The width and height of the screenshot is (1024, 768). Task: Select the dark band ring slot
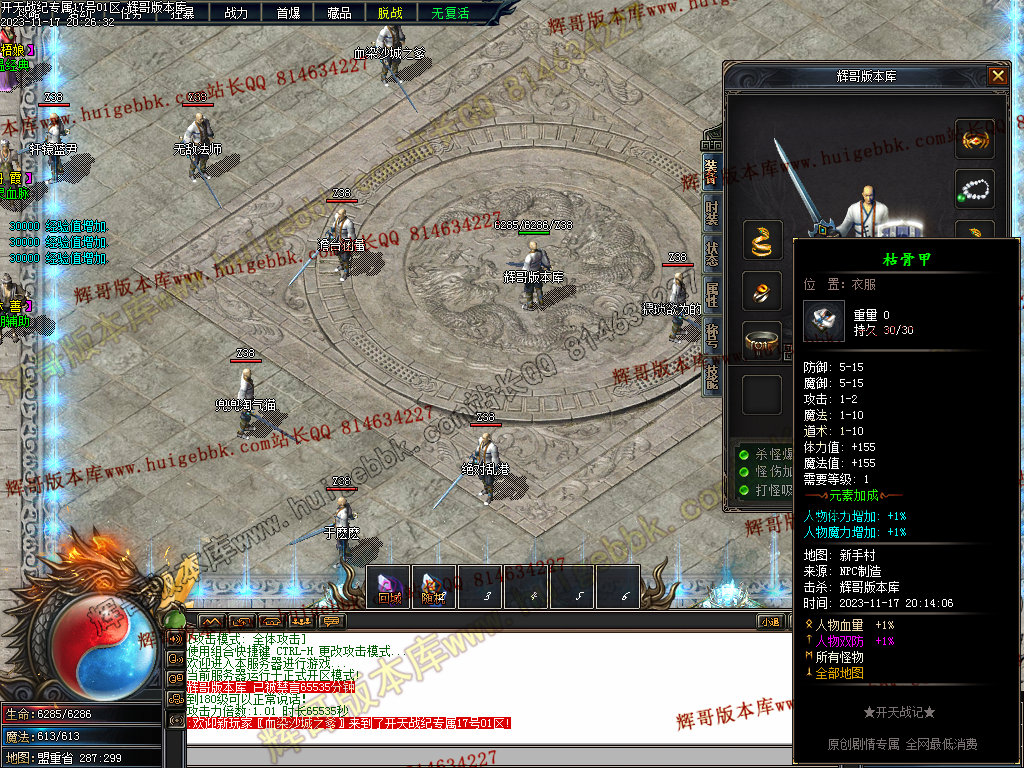pyautogui.click(x=762, y=341)
